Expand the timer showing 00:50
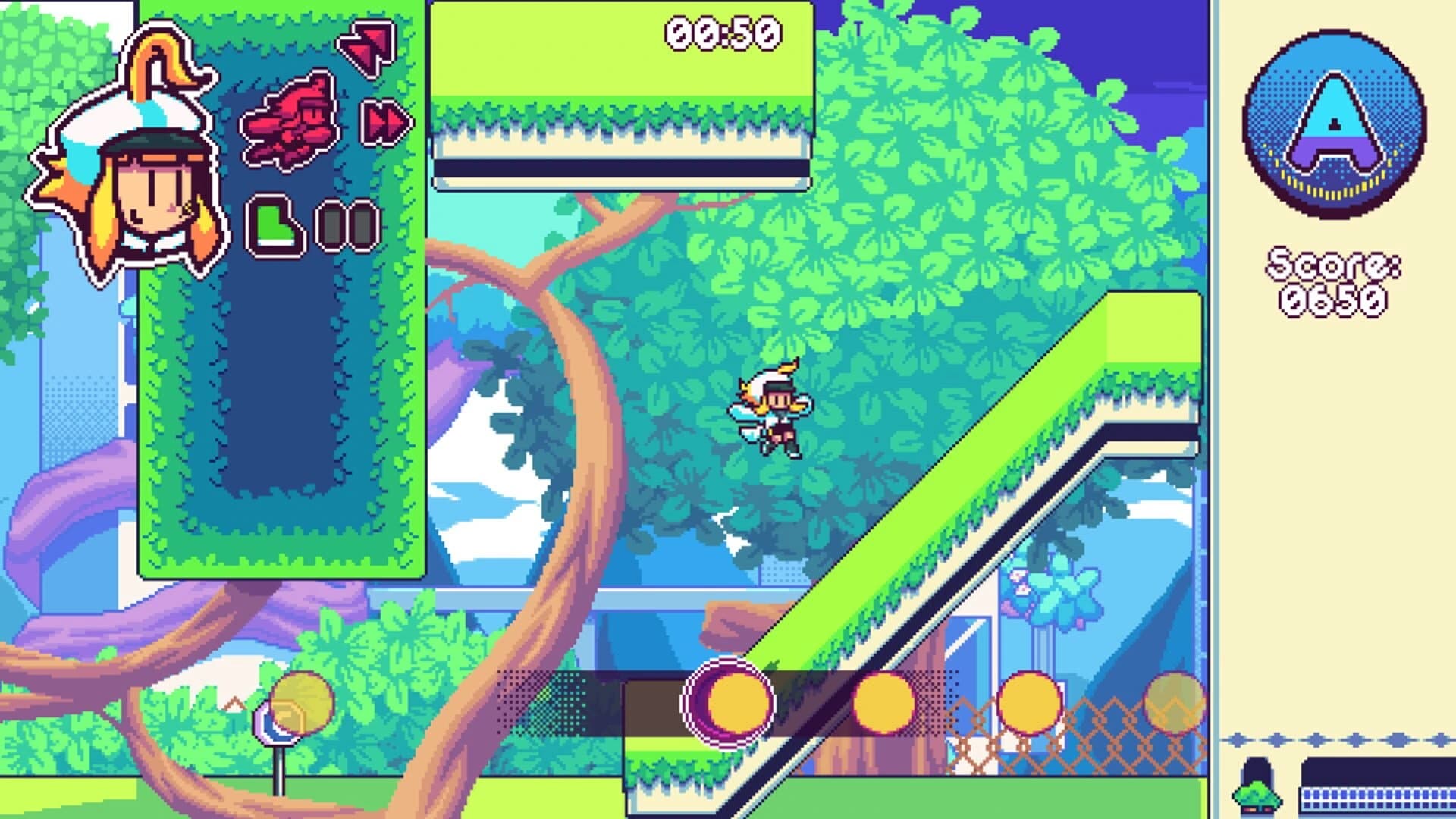This screenshot has height=819, width=1456. click(x=720, y=30)
